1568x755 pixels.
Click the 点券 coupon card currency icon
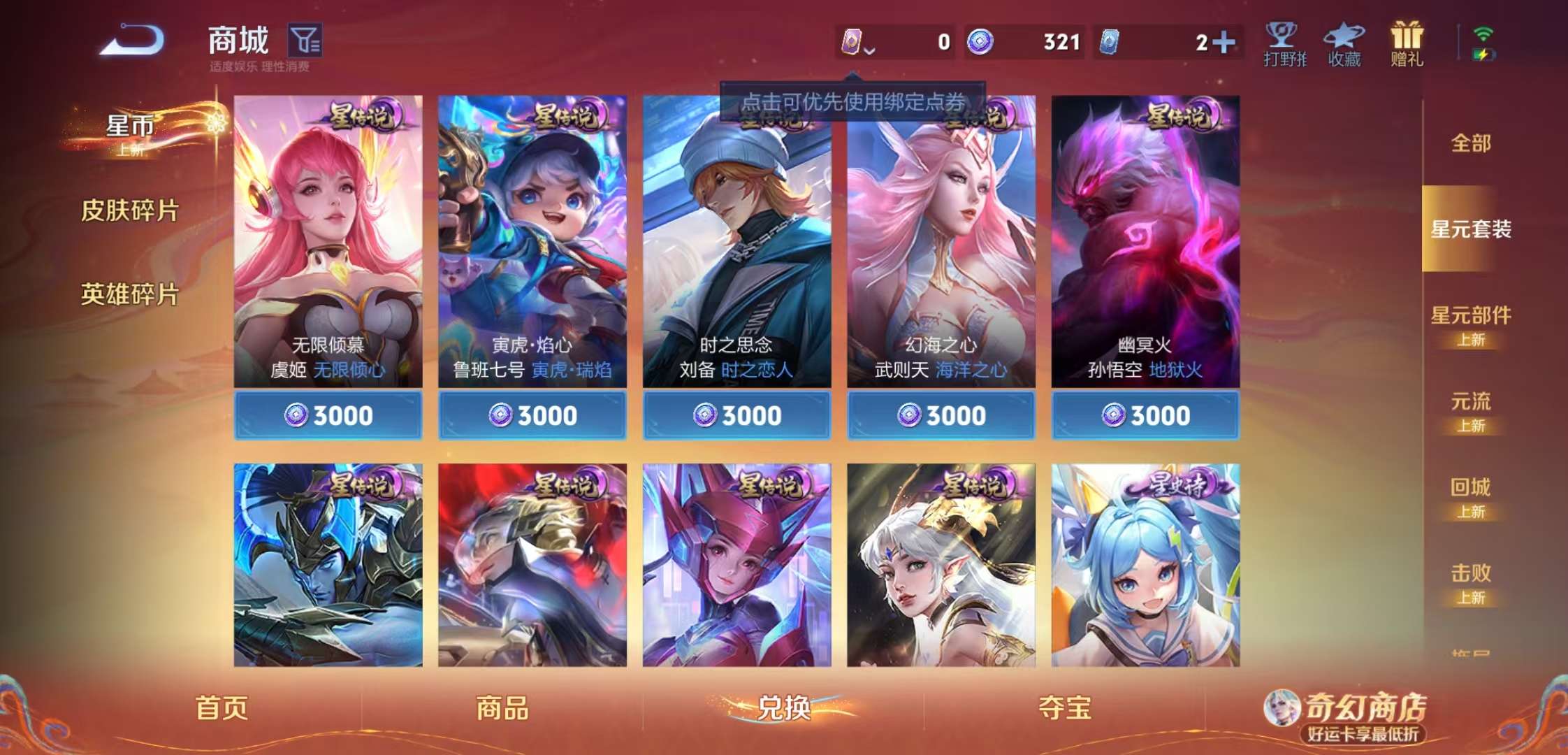click(853, 42)
